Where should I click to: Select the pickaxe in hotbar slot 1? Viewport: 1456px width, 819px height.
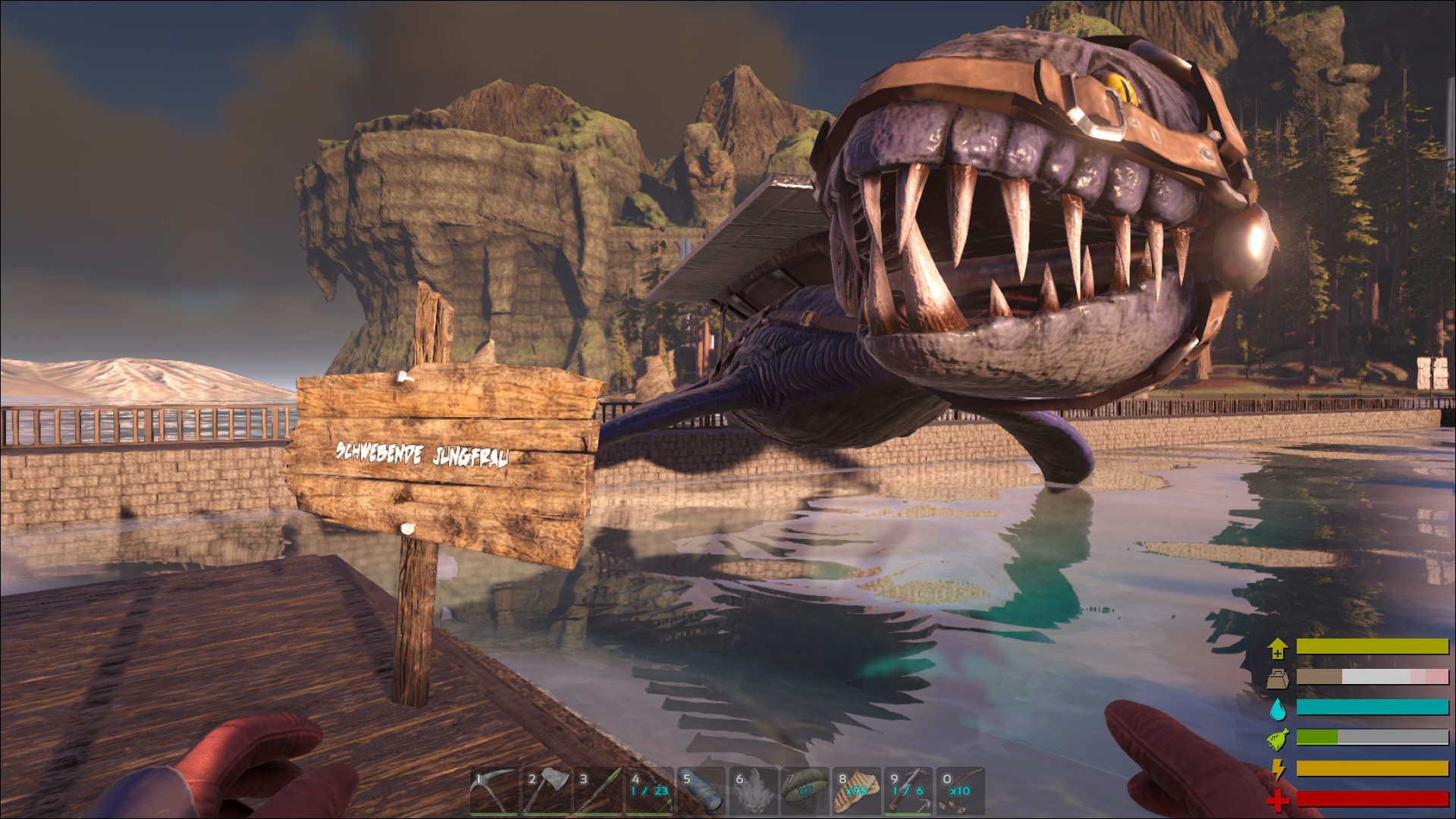[x=493, y=792]
